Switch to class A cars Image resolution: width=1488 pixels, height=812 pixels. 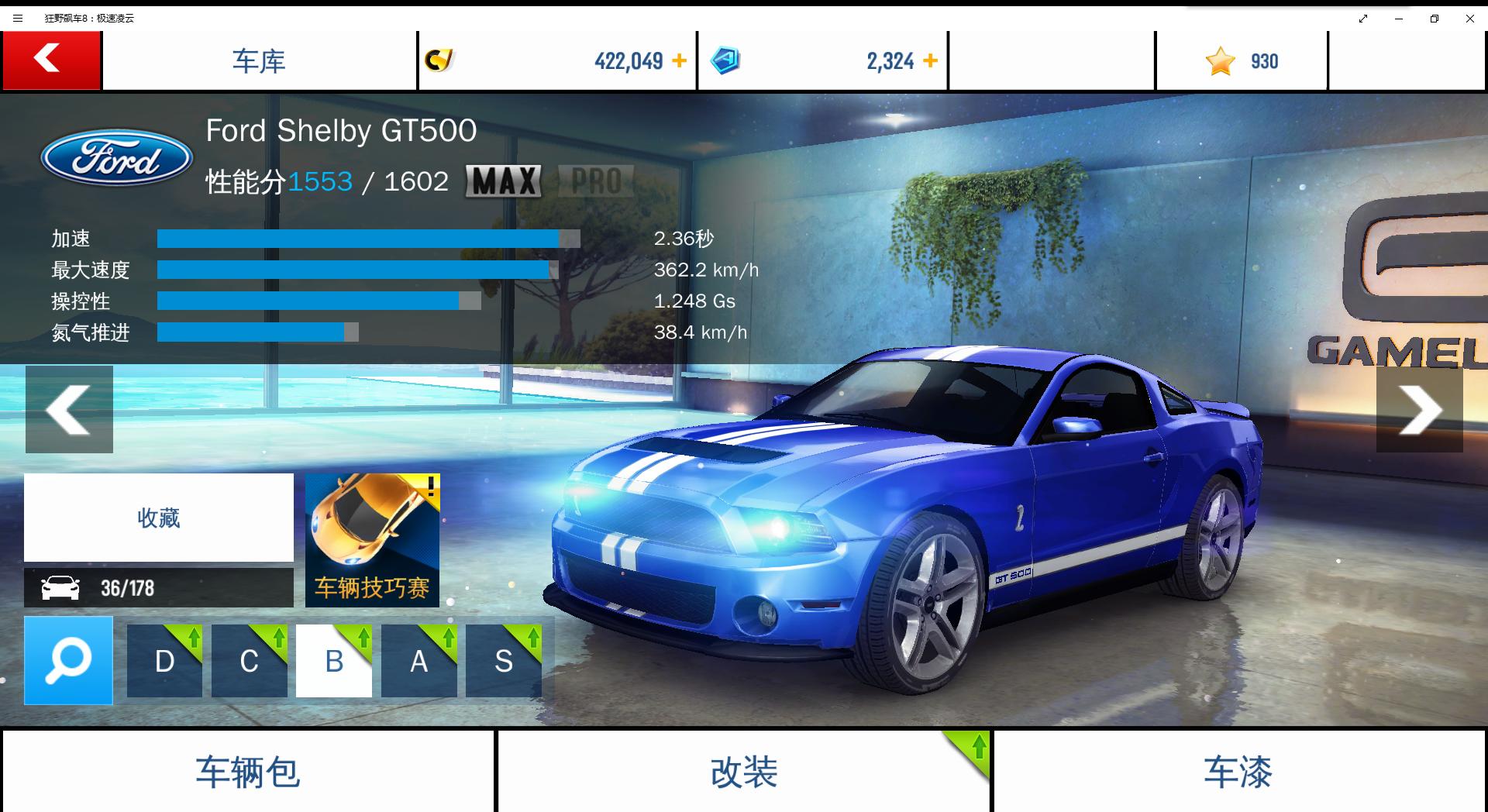[x=418, y=661]
